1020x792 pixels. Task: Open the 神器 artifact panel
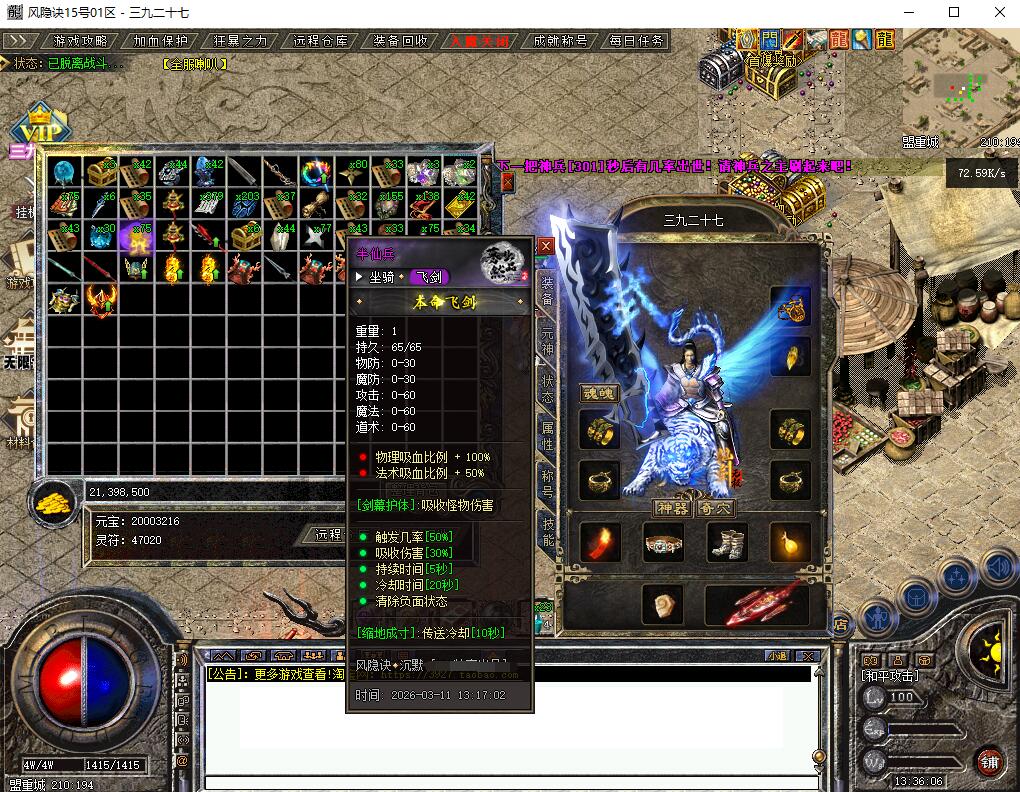point(672,508)
